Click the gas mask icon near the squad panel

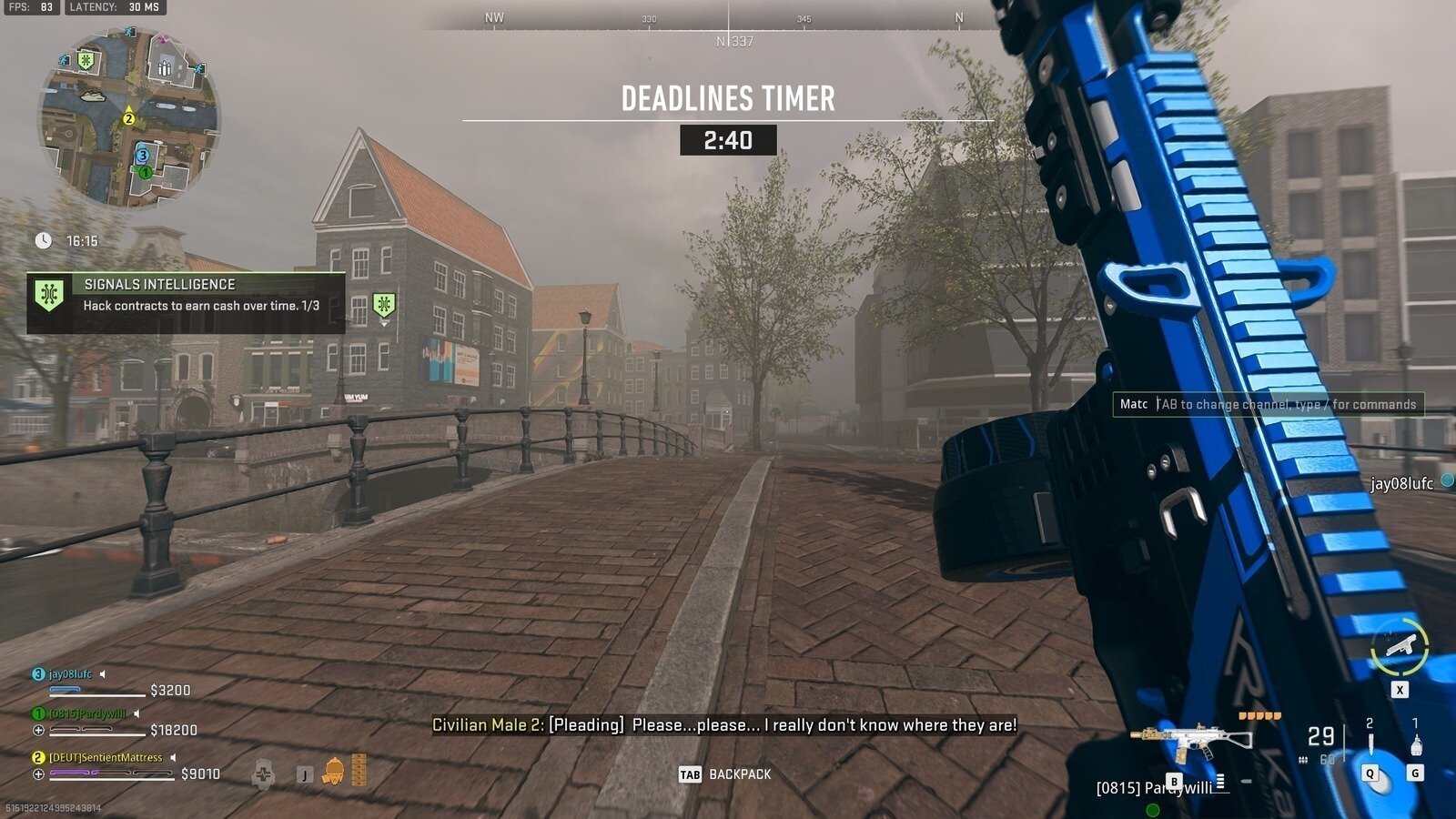[334, 772]
